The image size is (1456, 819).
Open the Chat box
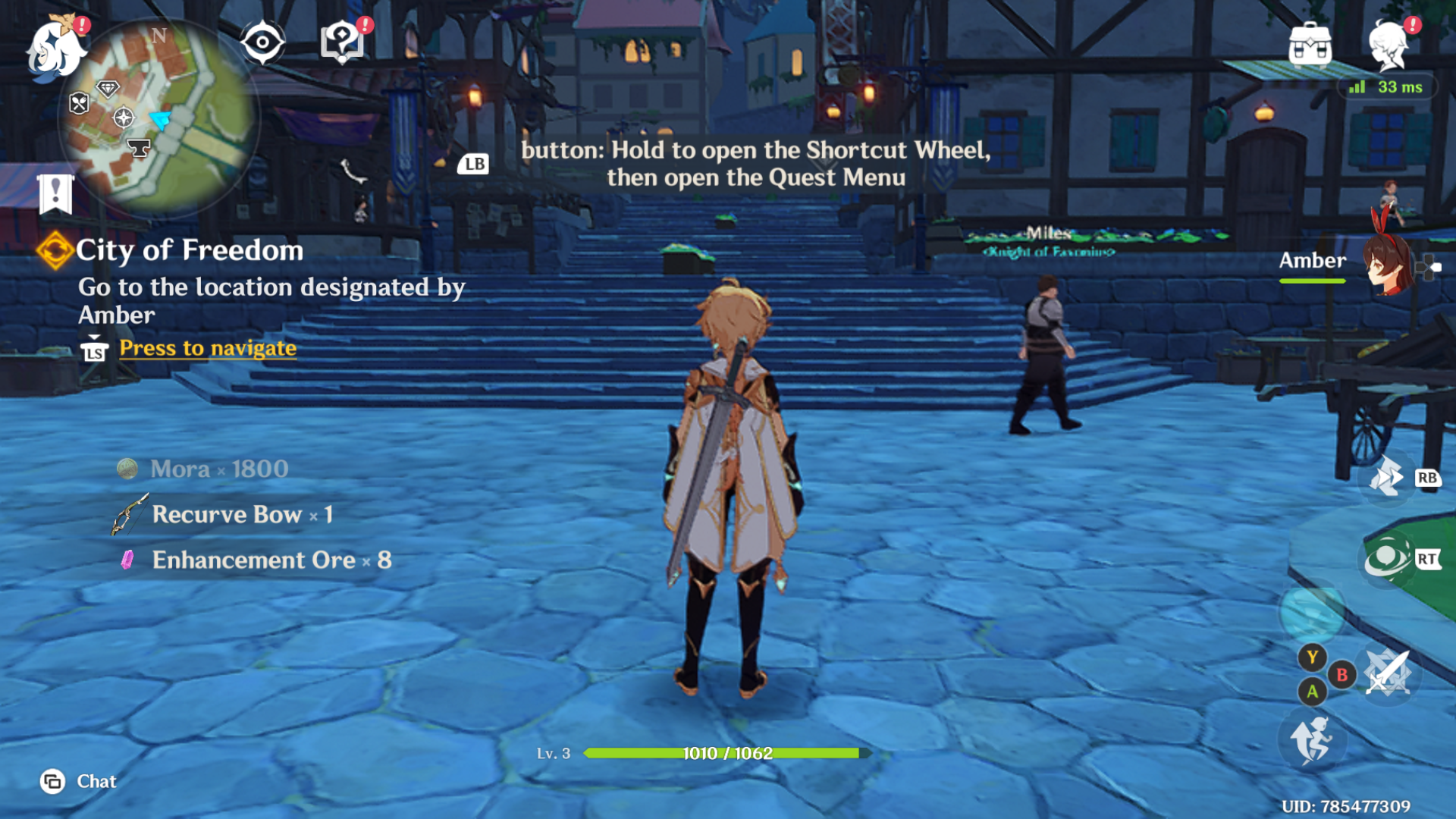point(79,781)
